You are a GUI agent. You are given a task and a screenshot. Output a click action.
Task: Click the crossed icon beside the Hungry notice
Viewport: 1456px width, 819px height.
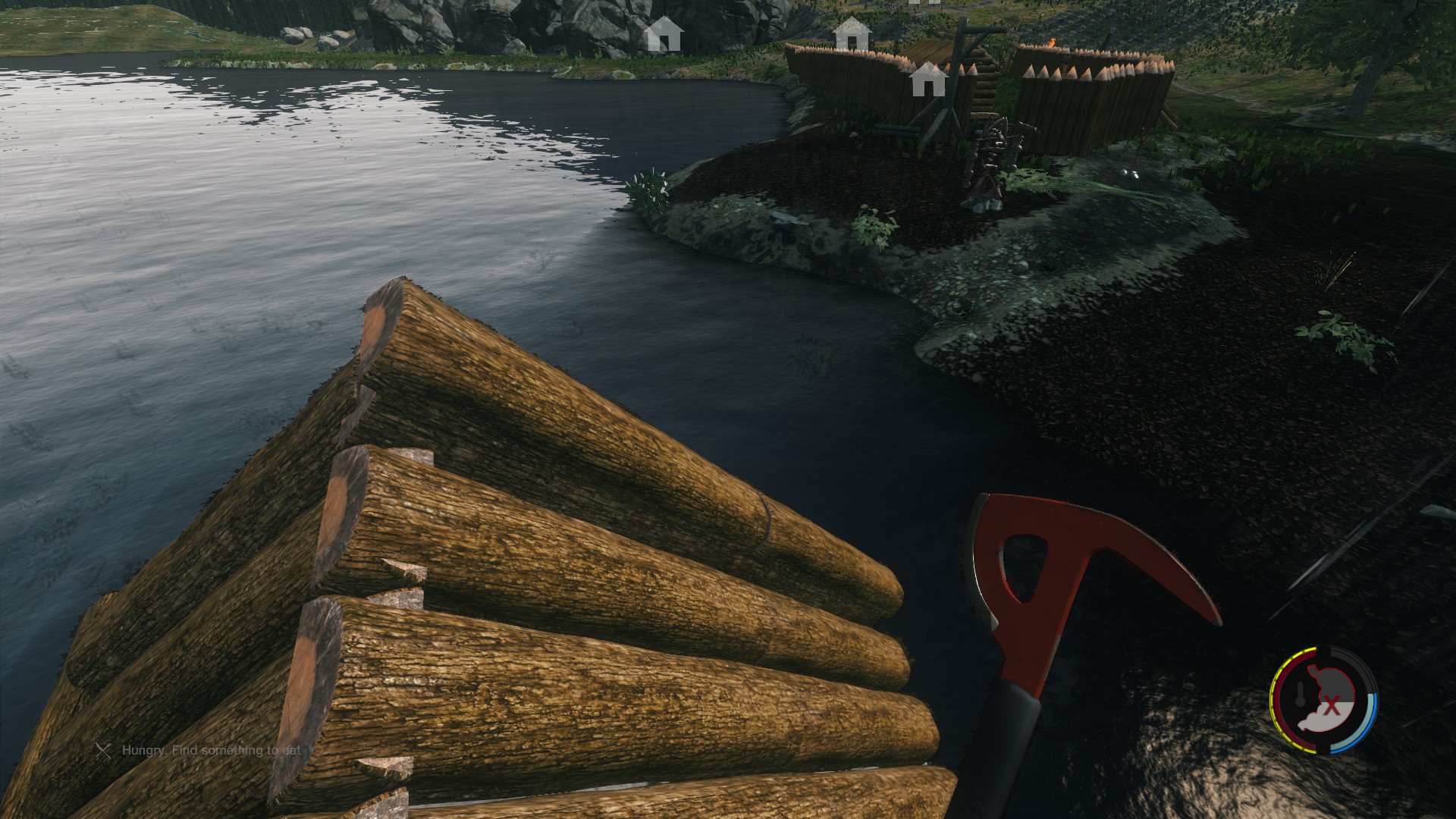point(103,750)
